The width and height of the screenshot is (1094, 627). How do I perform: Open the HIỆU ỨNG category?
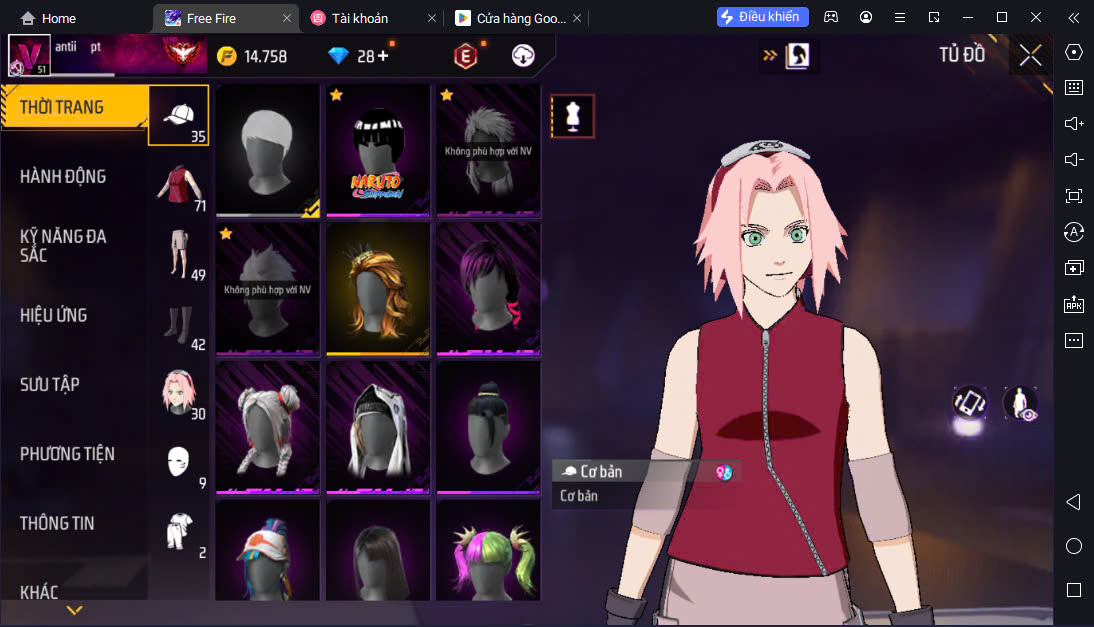click(x=54, y=315)
